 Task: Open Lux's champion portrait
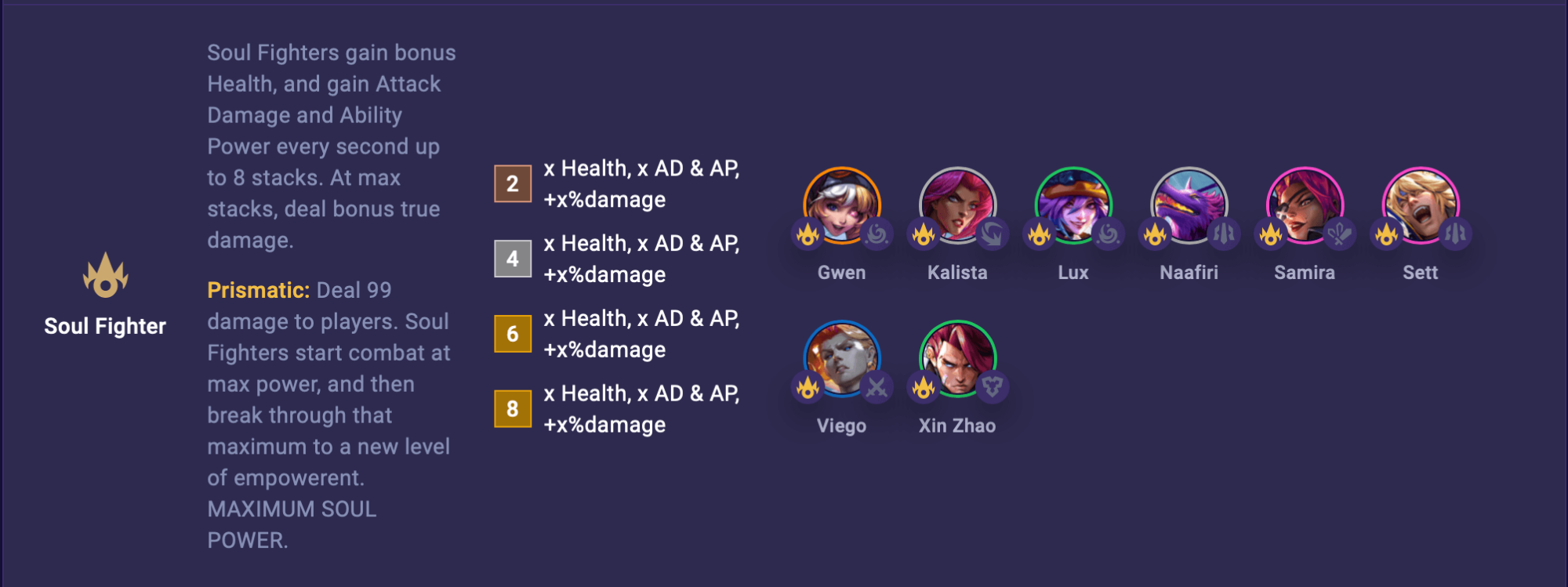1074,205
